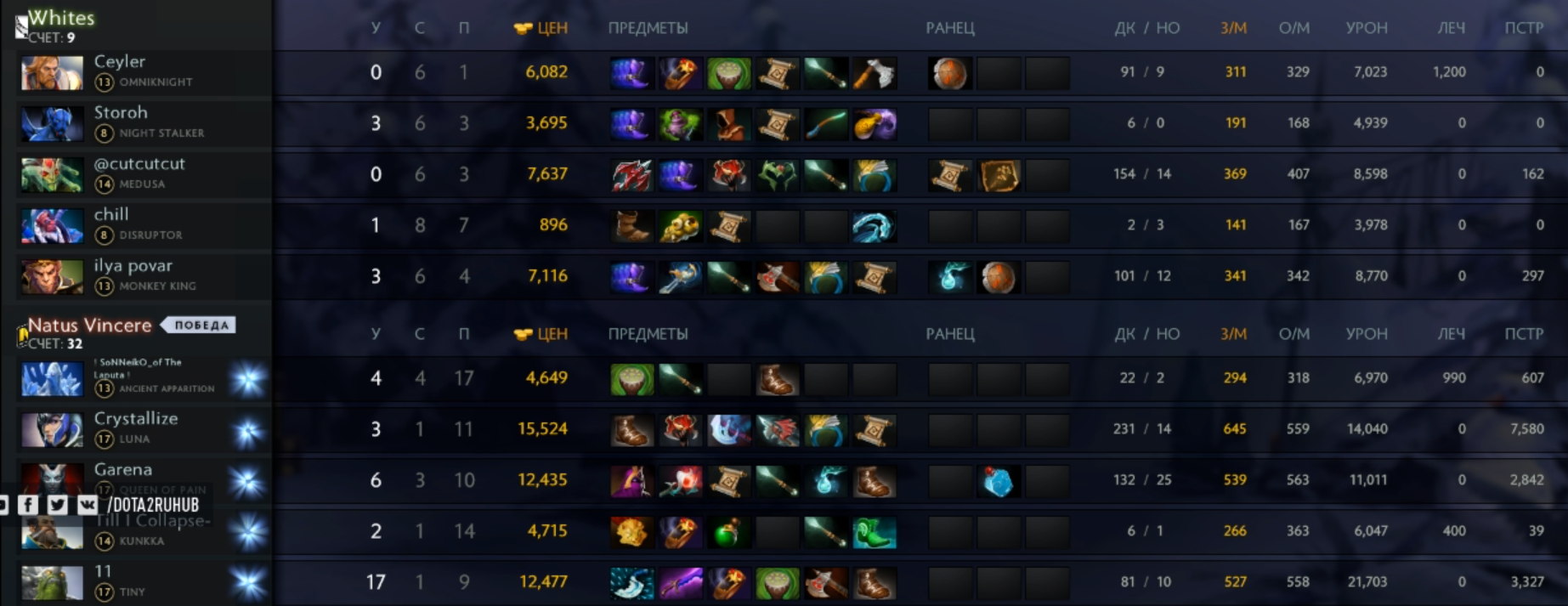Select Ceyler's Omniknight portrait
The width and height of the screenshot is (1568, 606).
pos(52,73)
